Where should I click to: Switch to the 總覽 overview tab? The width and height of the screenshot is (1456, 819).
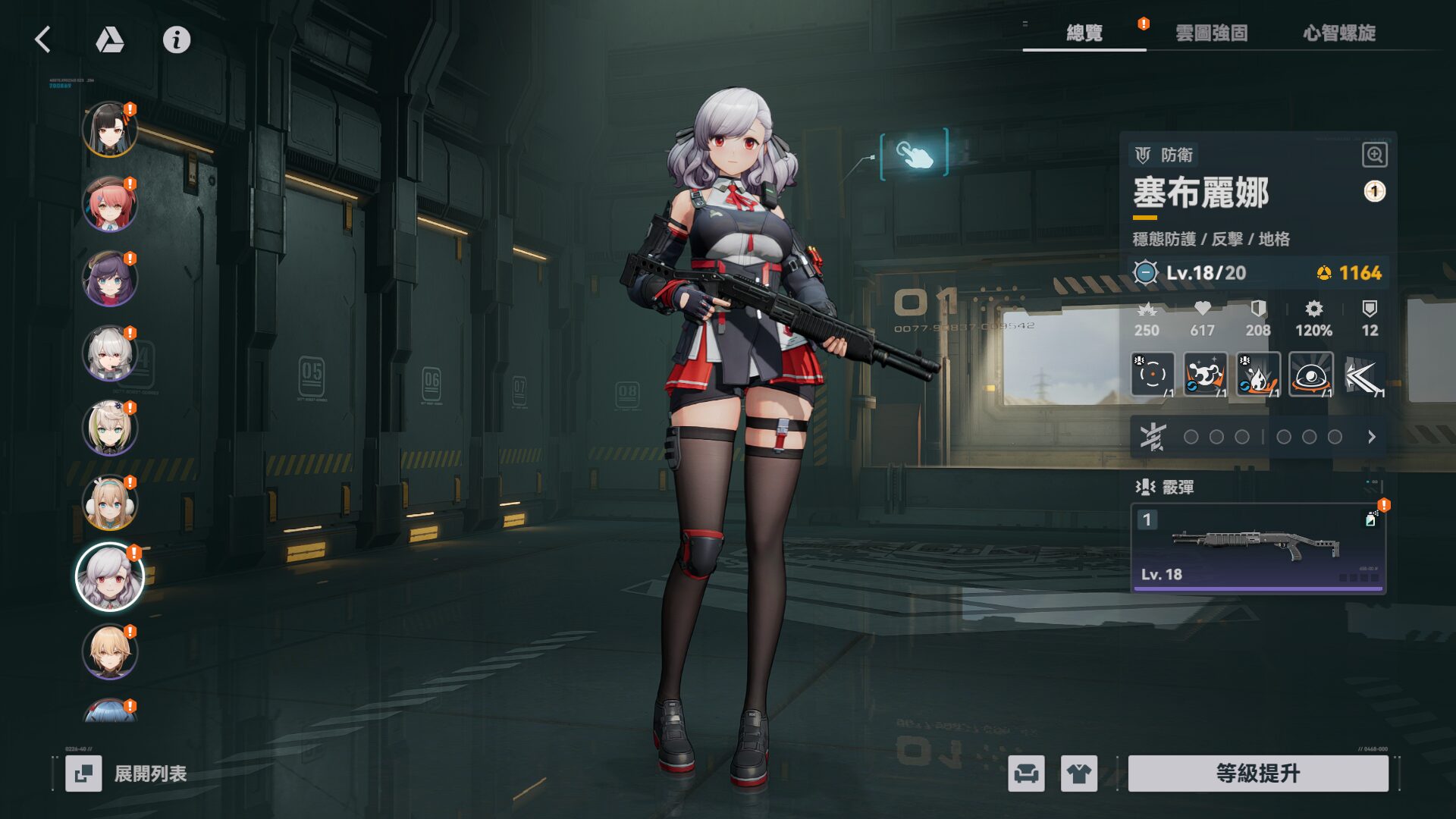point(1084,33)
